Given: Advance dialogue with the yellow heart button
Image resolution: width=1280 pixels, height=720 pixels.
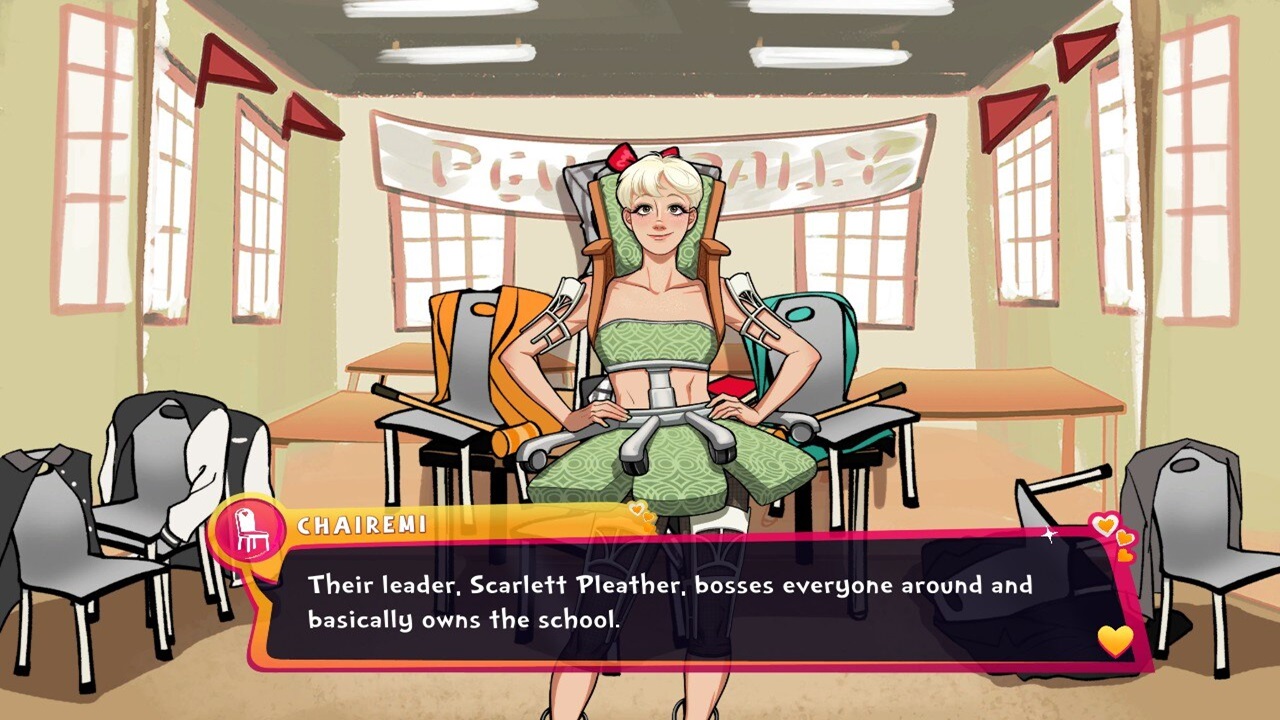Looking at the screenshot, I should tap(1115, 640).
